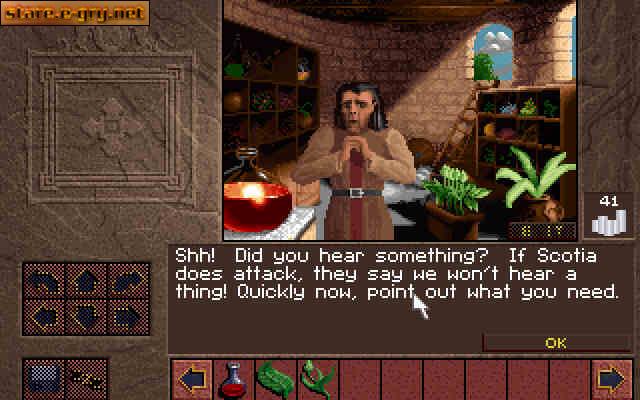
Task: Turn left using the curved arrow
Action: click(46, 282)
